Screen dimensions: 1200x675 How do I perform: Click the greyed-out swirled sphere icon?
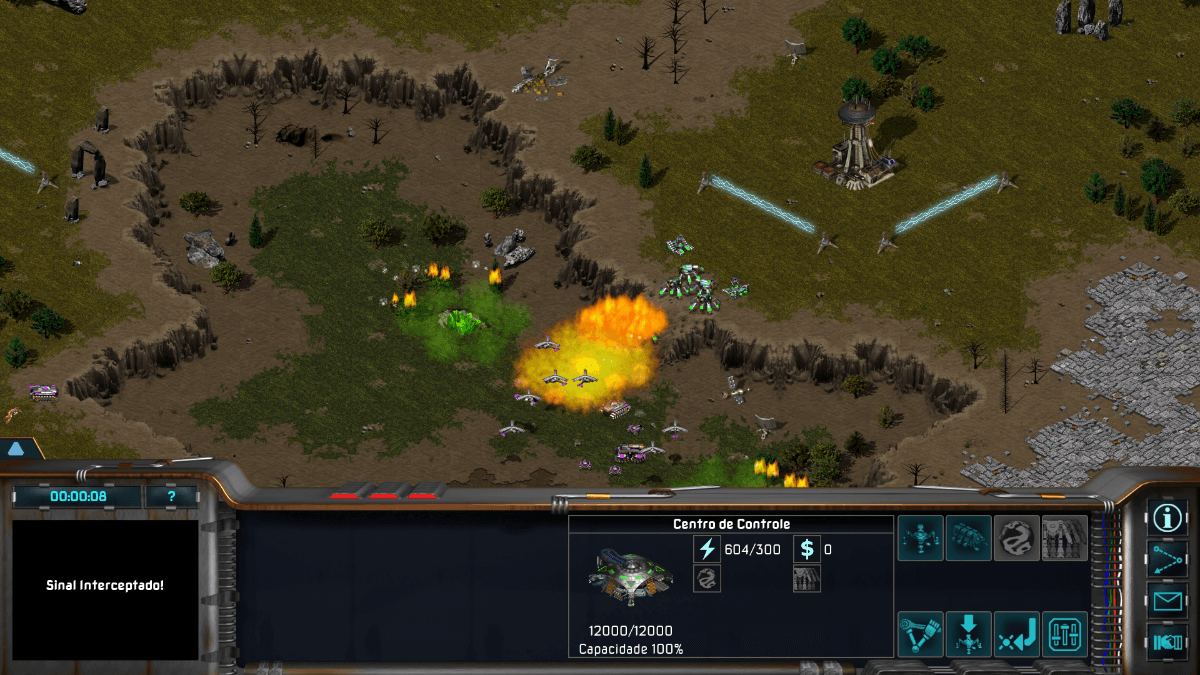1017,538
